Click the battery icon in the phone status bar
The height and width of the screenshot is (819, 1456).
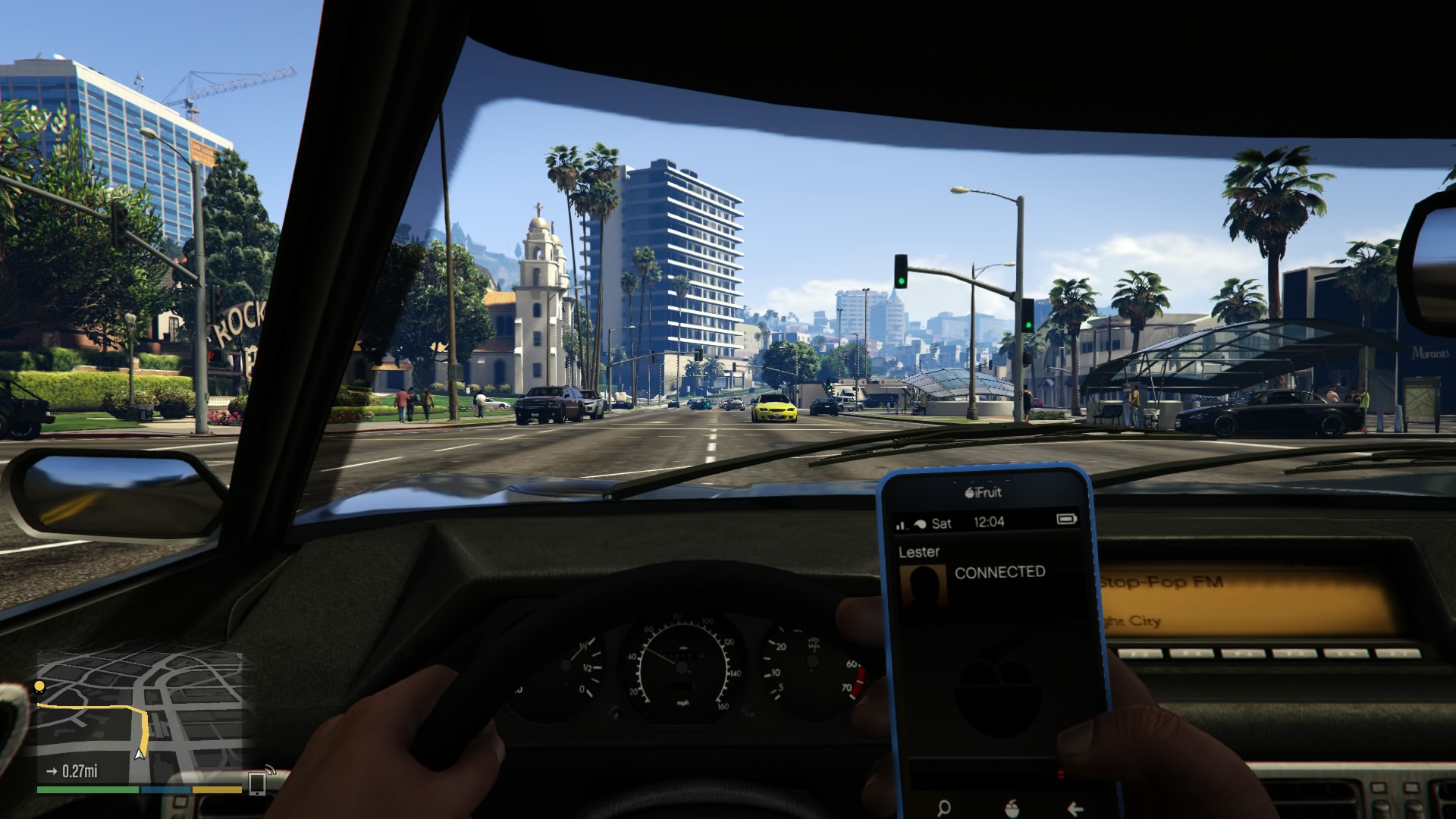tap(1066, 519)
